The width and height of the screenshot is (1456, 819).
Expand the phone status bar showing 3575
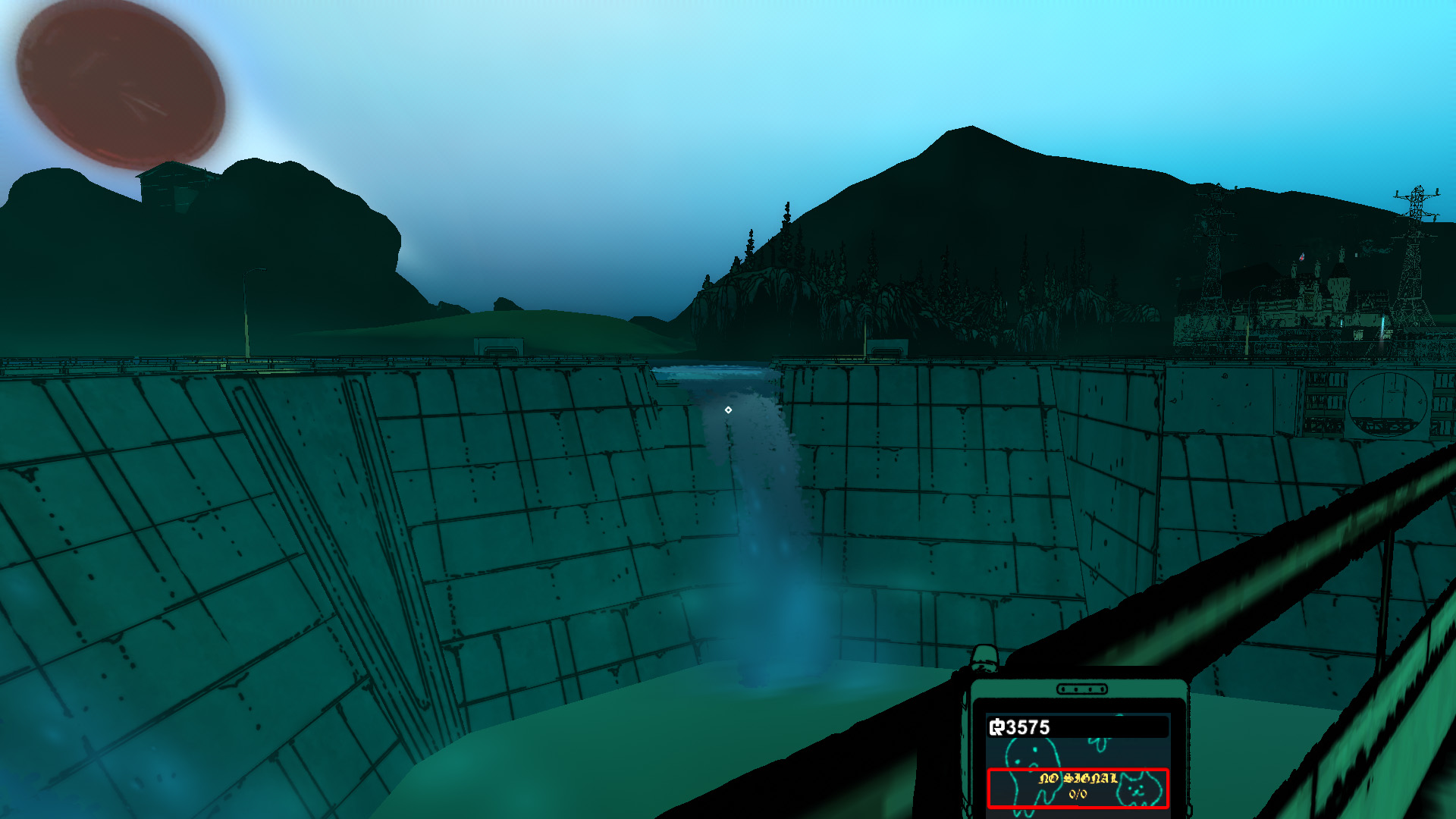point(1062,726)
